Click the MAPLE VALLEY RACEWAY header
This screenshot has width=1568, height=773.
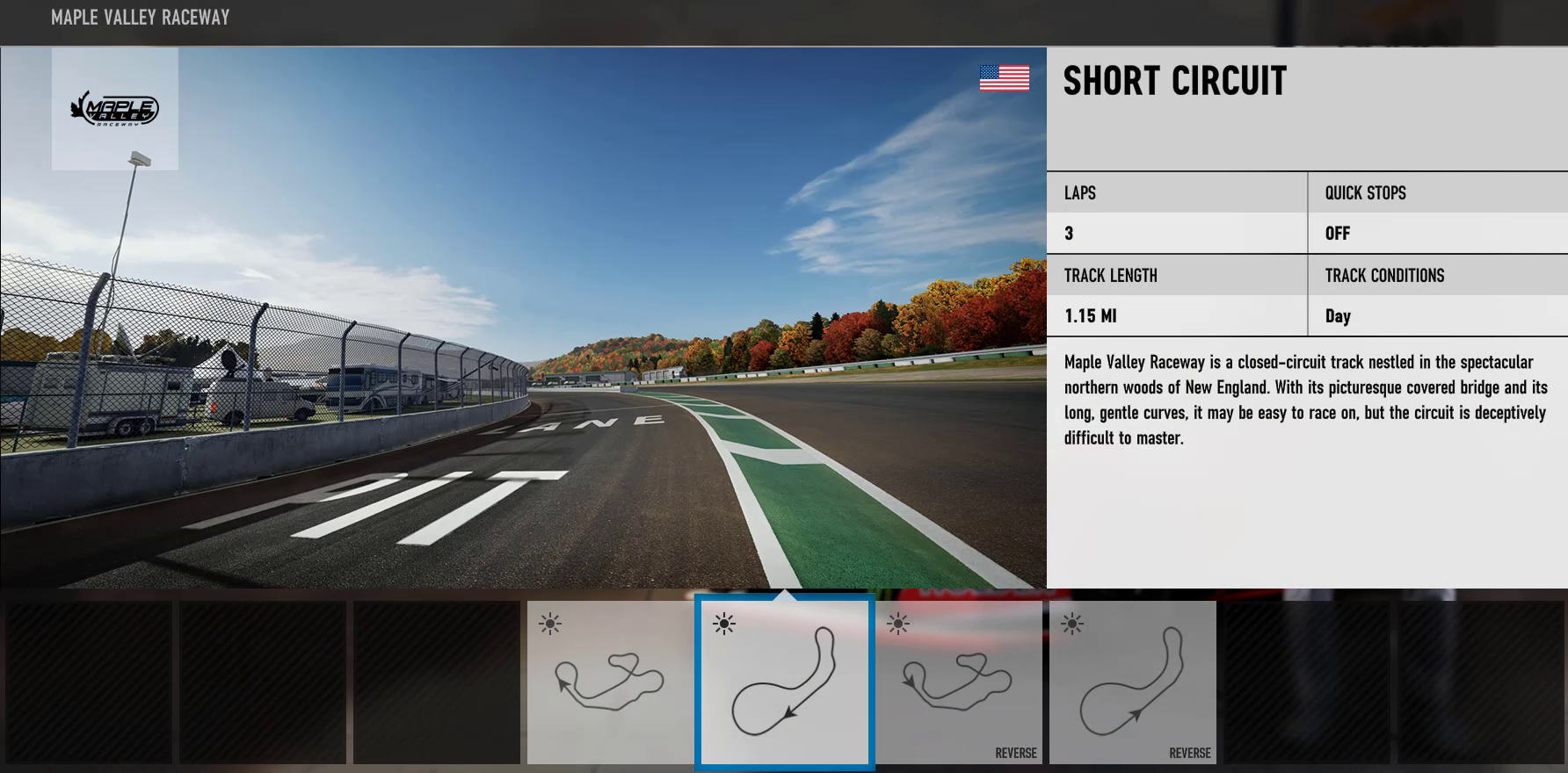tap(140, 17)
